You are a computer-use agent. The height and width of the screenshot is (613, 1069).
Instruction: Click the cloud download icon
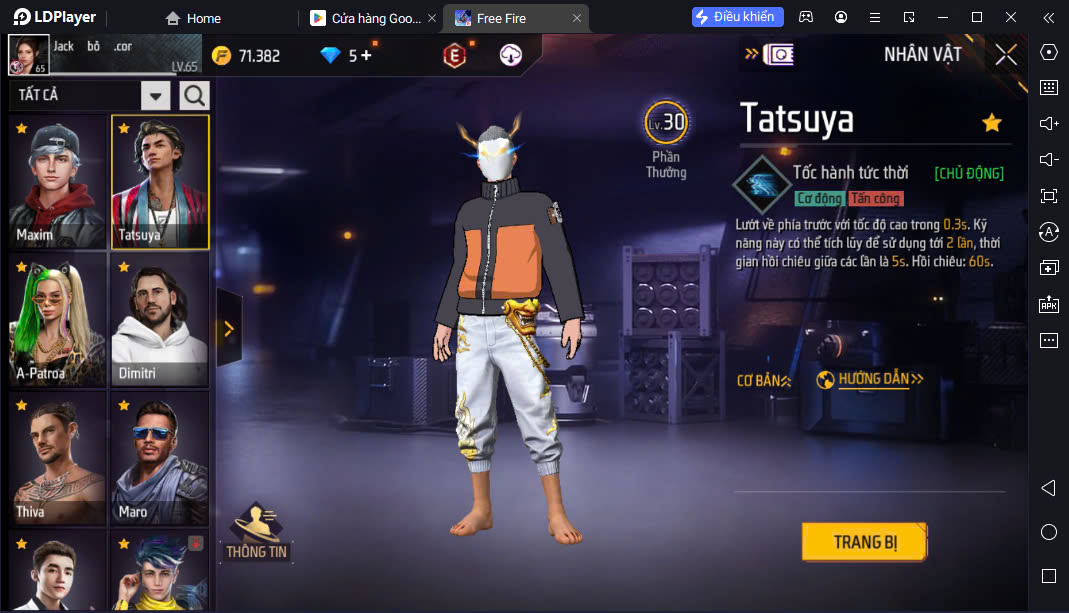click(511, 56)
